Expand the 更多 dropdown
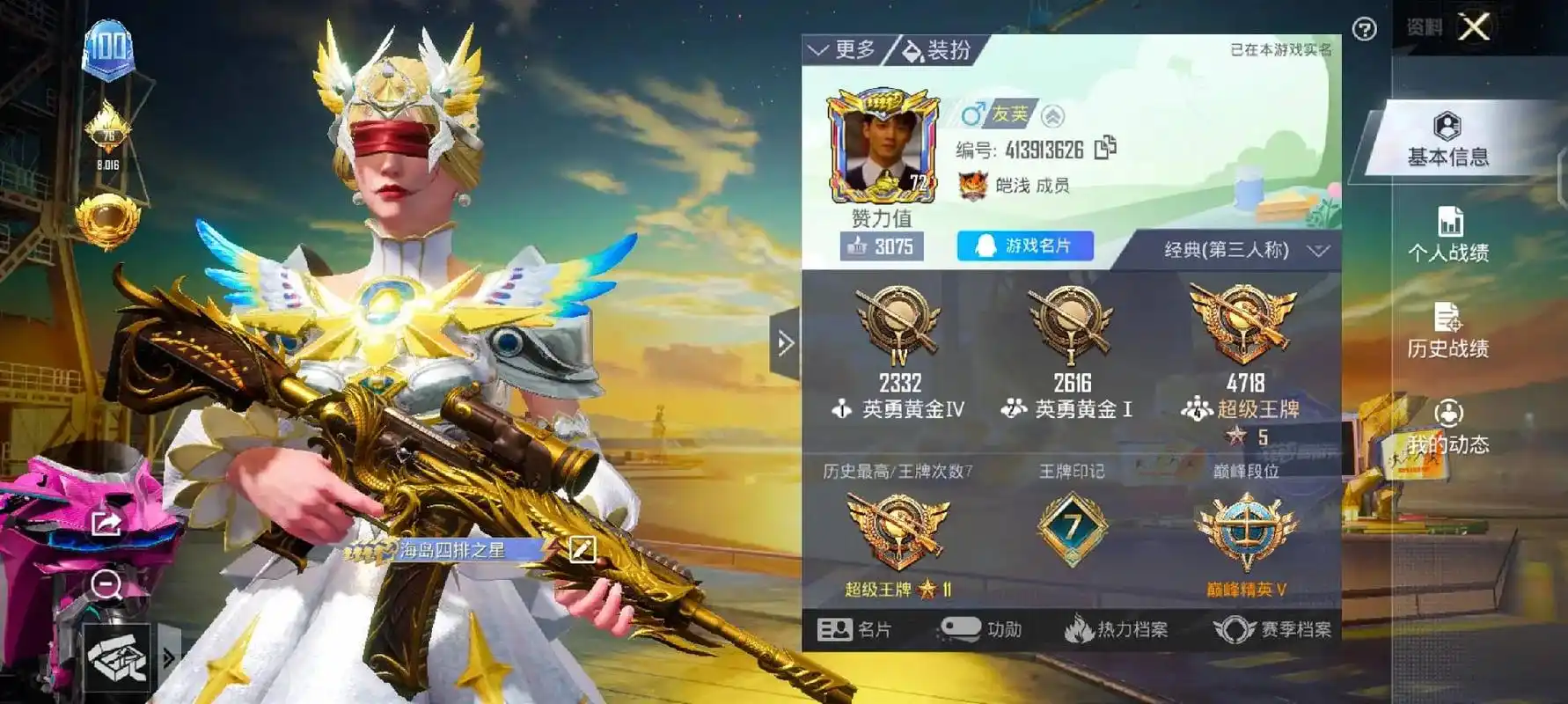The height and width of the screenshot is (704, 1568). [x=843, y=50]
